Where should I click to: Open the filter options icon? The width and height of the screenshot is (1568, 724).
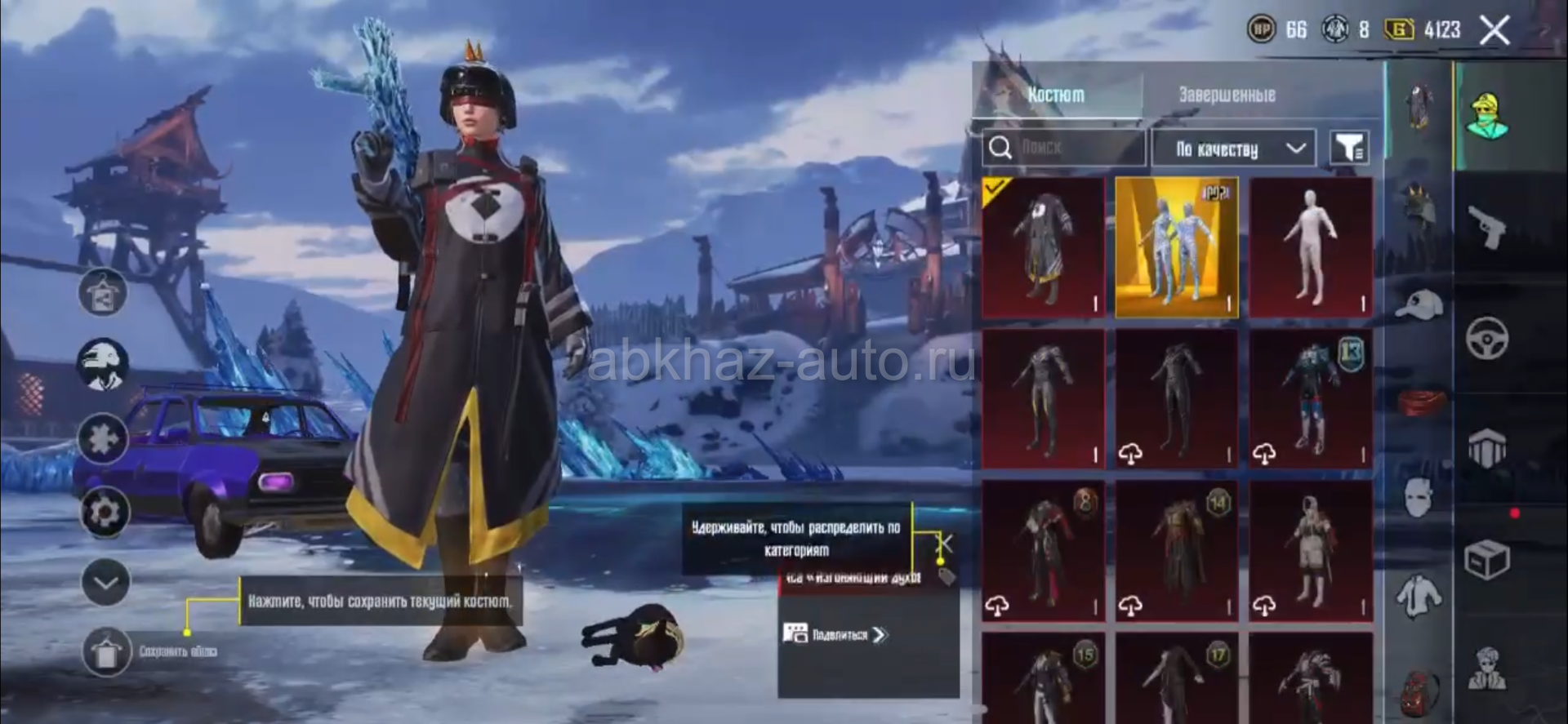tap(1349, 148)
